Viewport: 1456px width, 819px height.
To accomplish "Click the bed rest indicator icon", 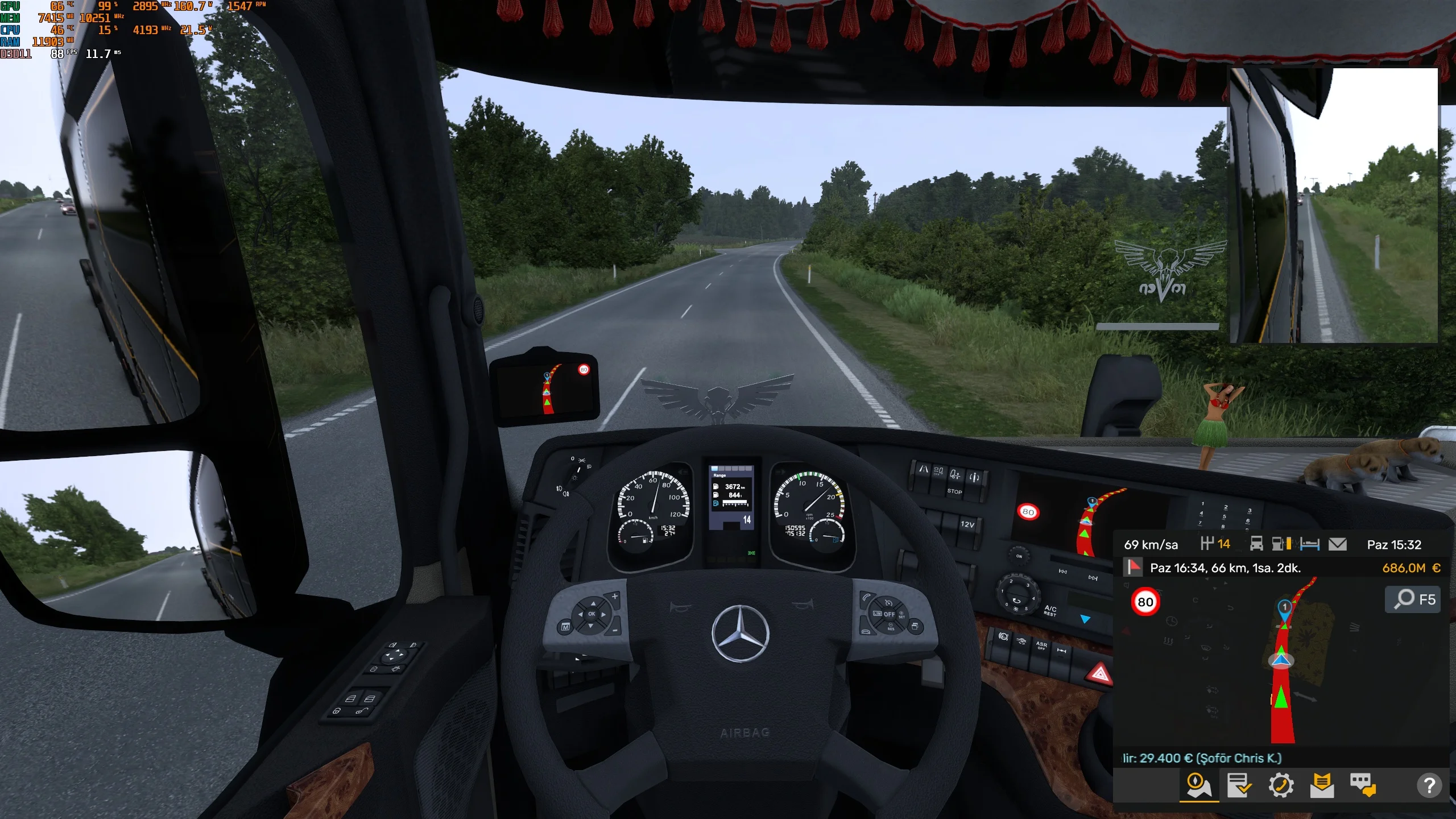I will [1309, 544].
